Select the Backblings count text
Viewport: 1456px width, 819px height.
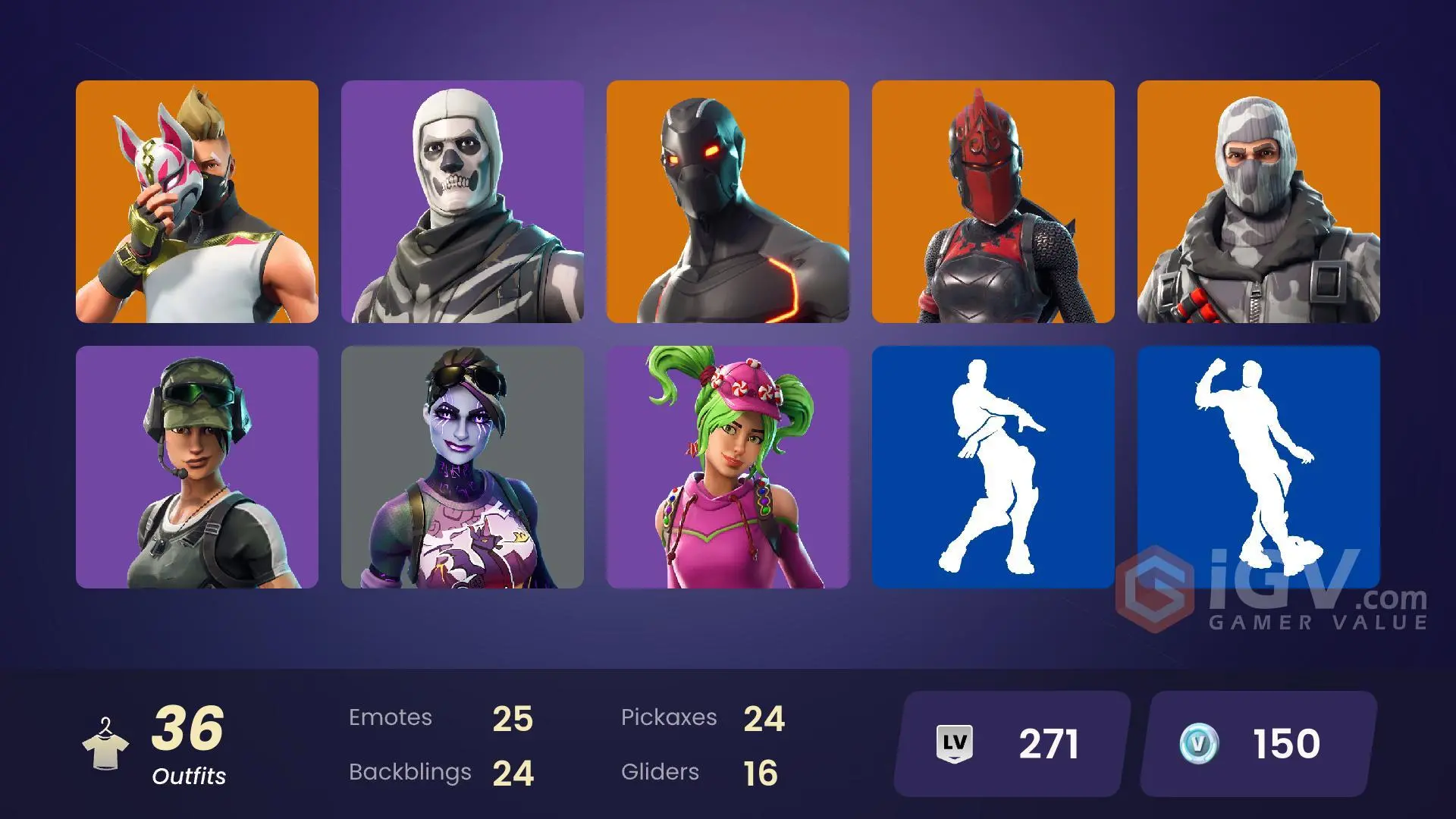(x=409, y=772)
